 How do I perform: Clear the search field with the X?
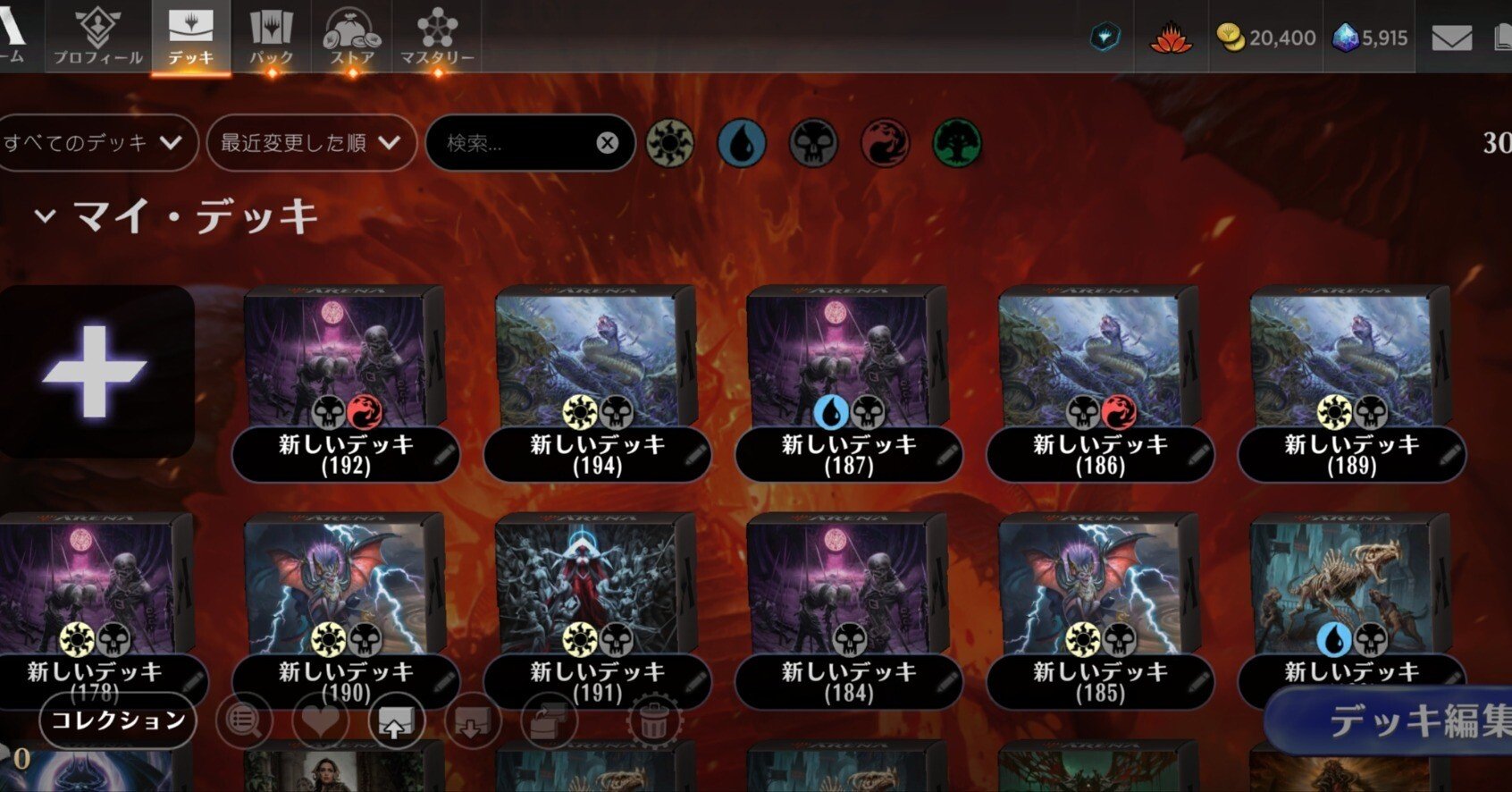(607, 143)
